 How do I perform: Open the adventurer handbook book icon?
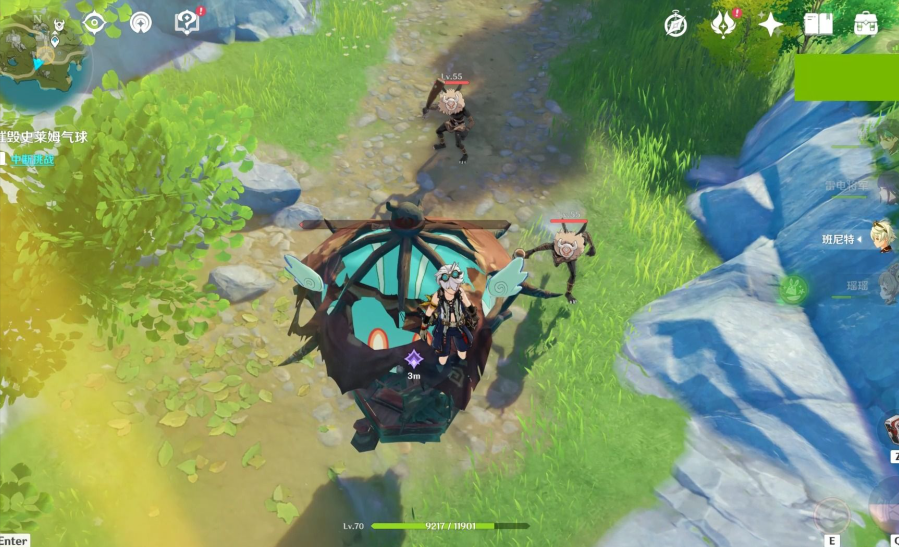(x=817, y=25)
